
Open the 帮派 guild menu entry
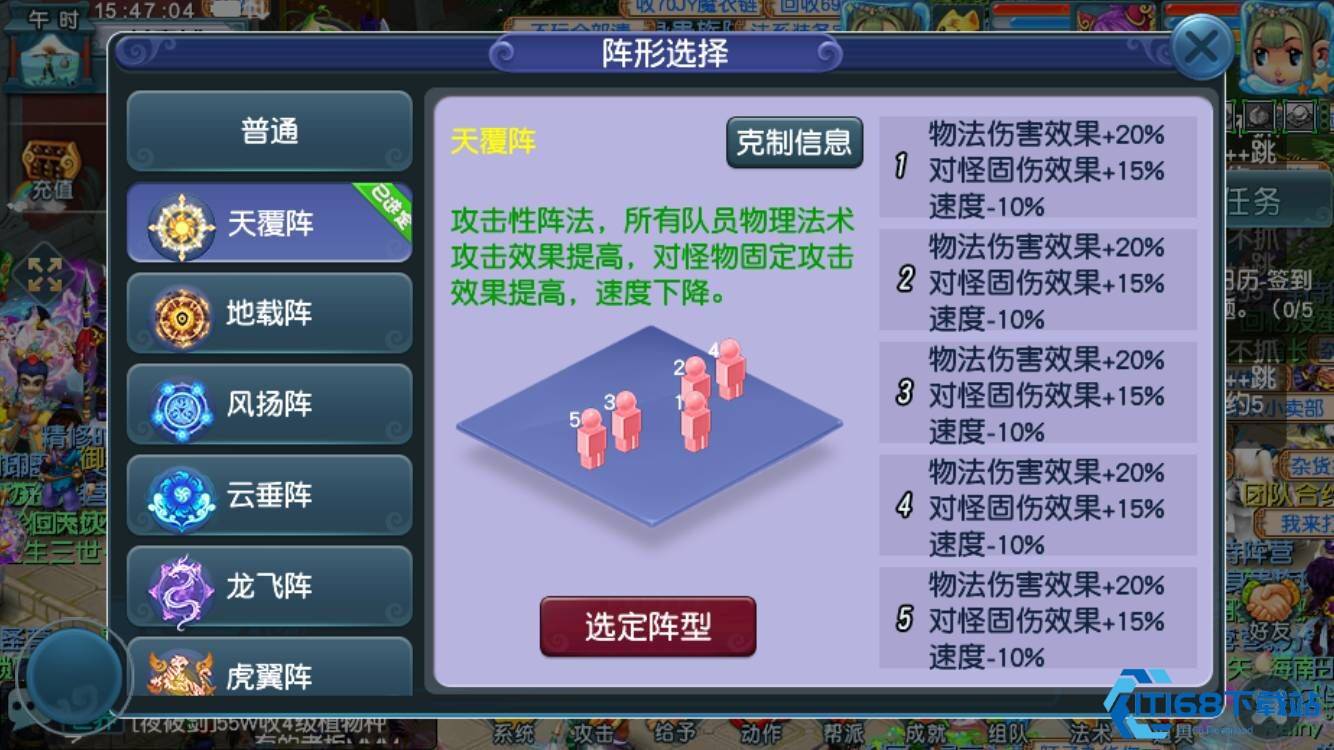843,733
